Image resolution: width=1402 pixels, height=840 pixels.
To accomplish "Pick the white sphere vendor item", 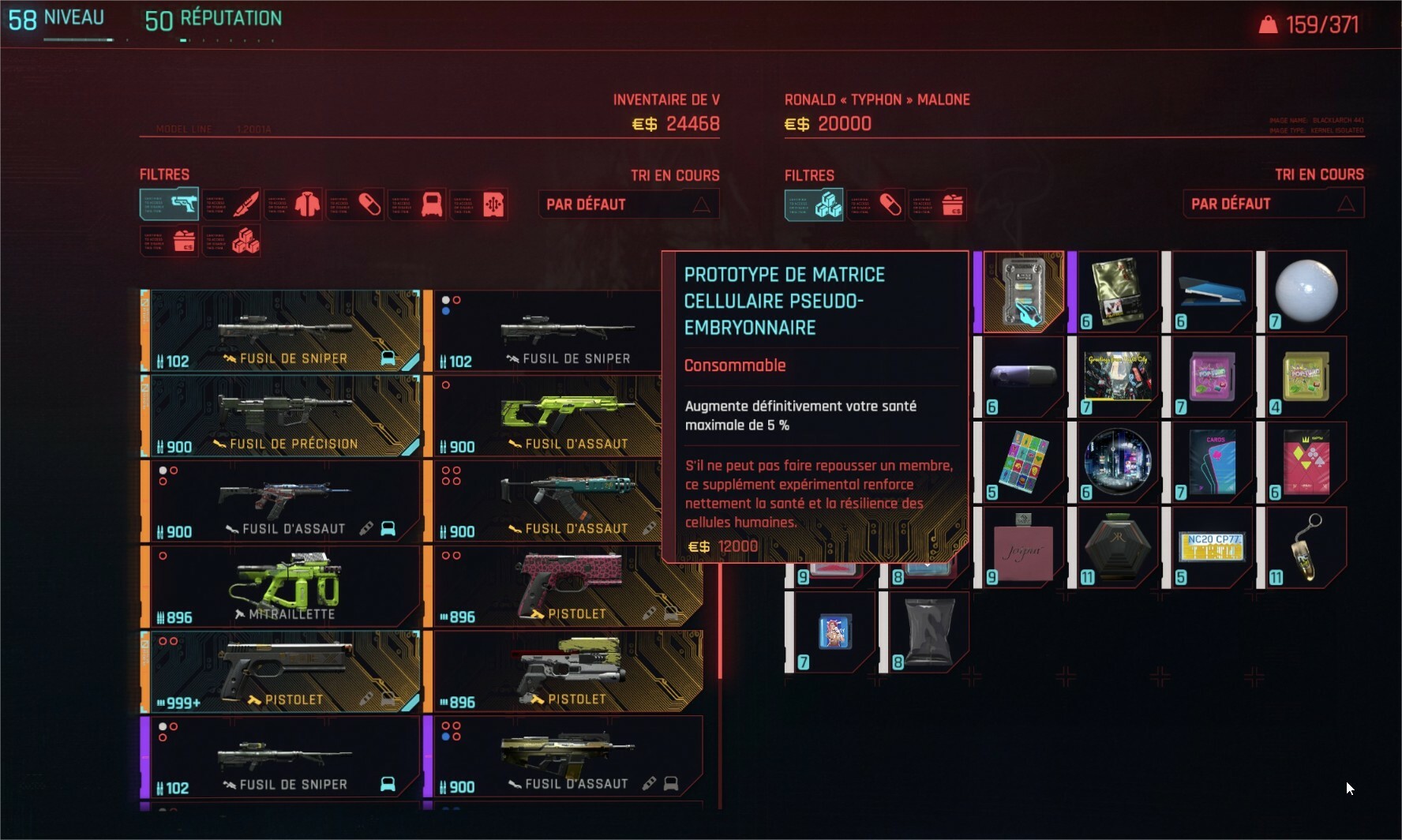I will (1305, 291).
